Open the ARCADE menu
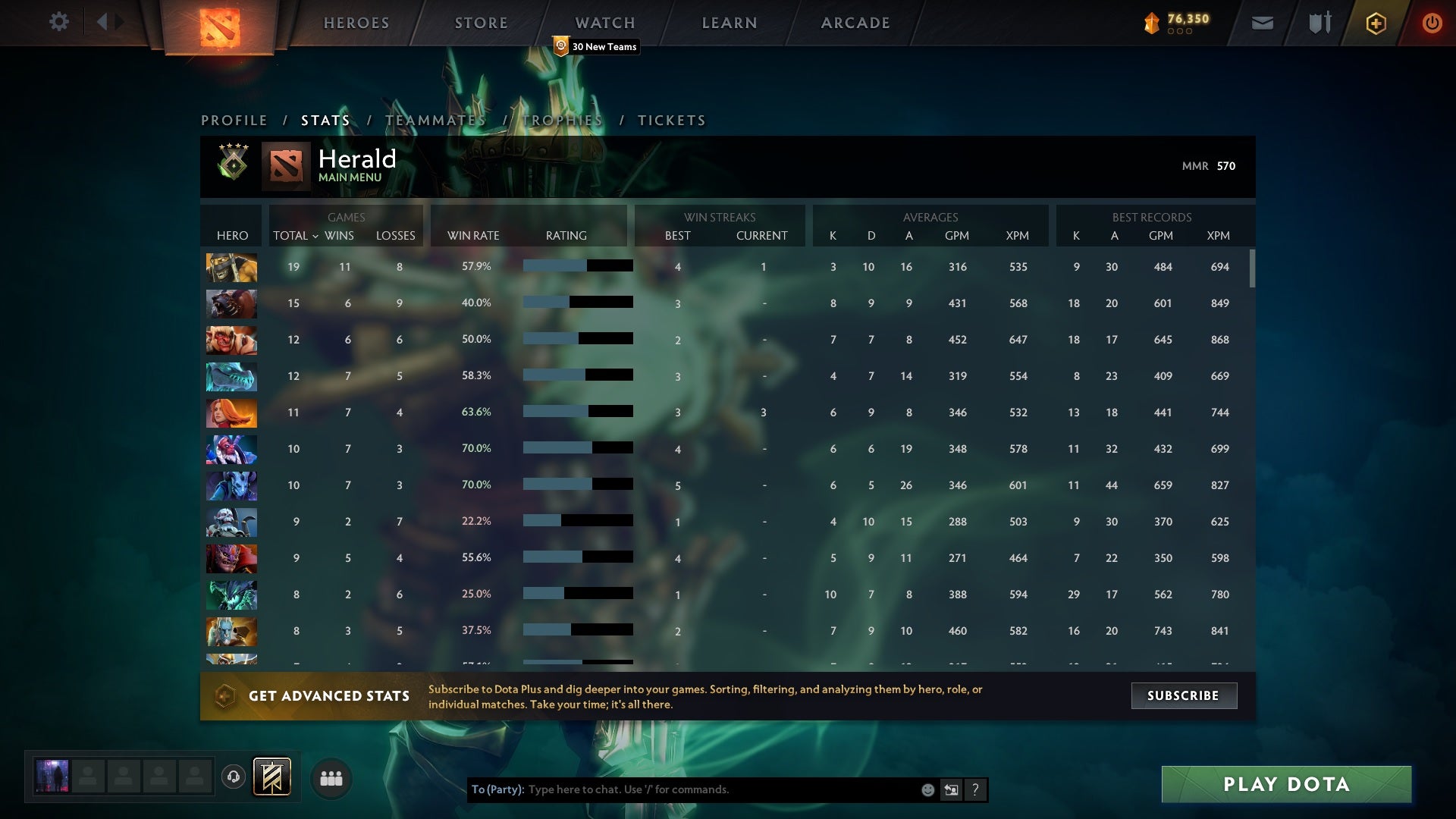The image size is (1456, 819). coord(854,23)
